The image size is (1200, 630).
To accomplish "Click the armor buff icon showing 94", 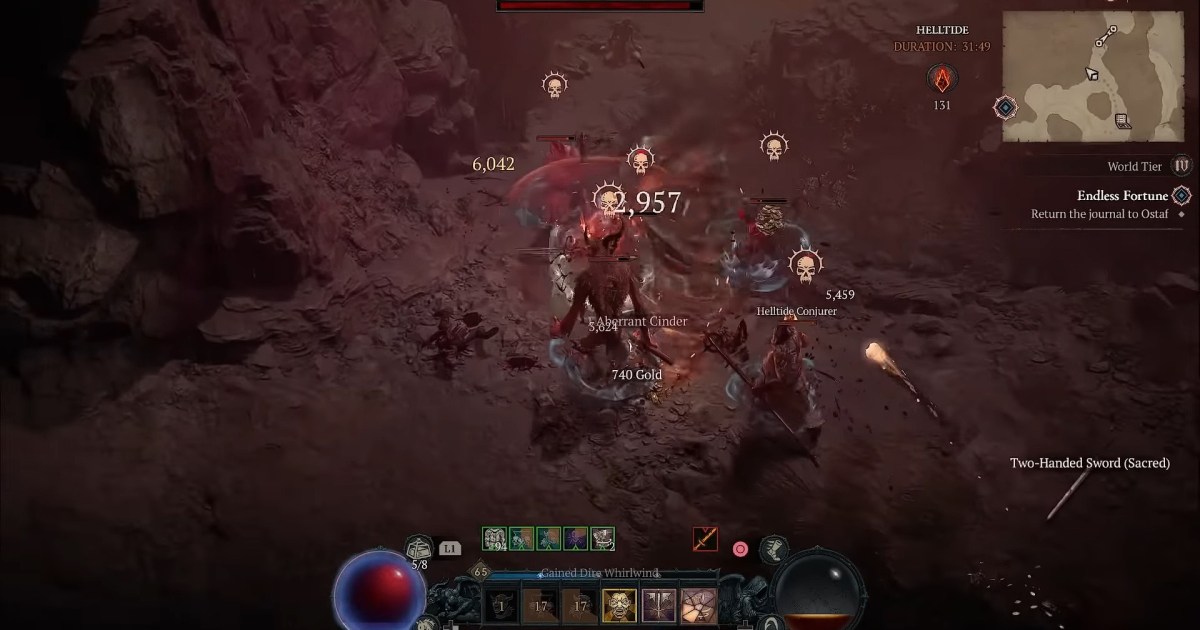I will point(494,539).
